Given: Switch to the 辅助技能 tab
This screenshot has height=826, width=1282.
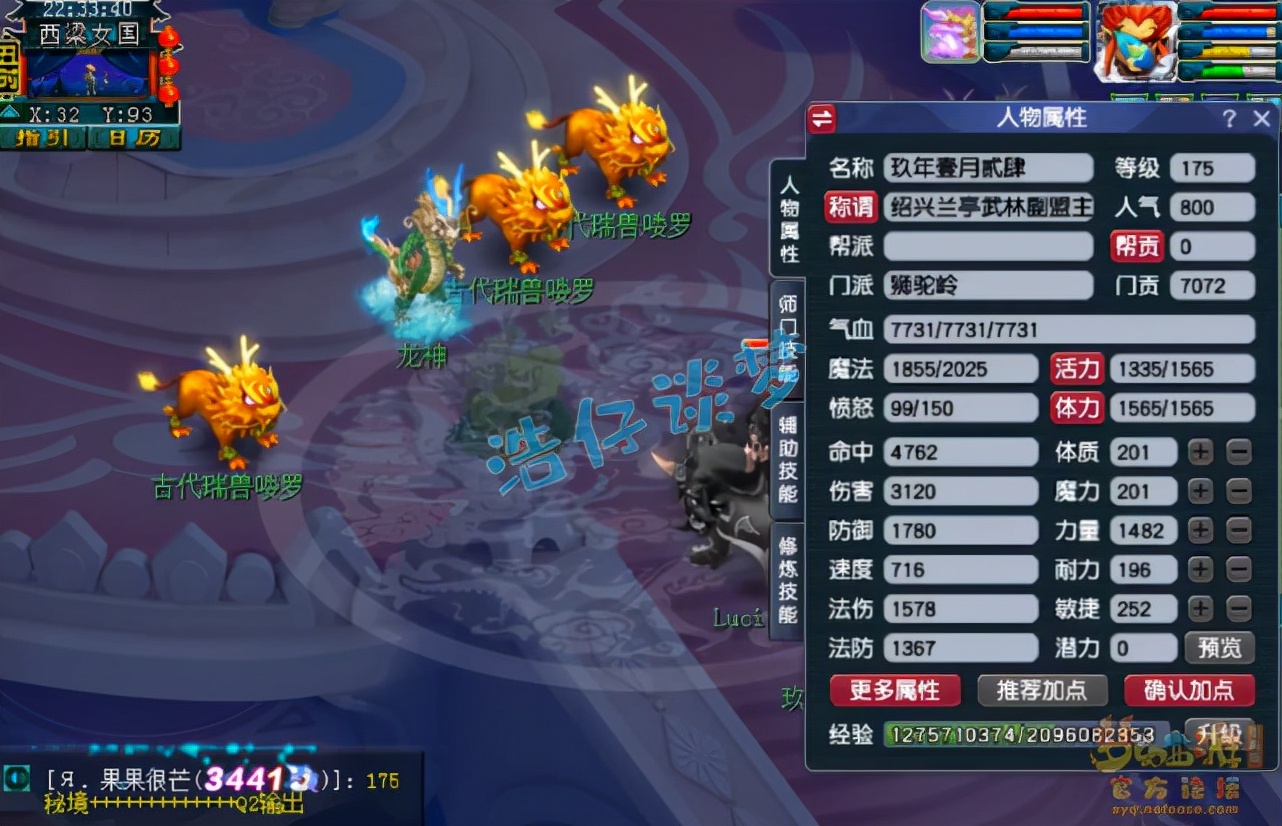Looking at the screenshot, I should tap(788, 460).
